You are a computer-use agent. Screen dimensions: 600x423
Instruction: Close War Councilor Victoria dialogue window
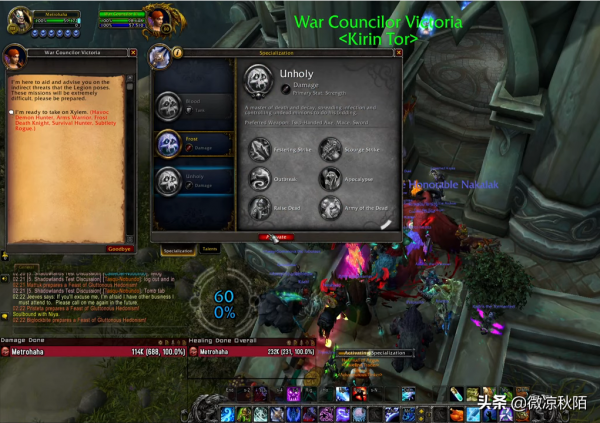click(133, 53)
